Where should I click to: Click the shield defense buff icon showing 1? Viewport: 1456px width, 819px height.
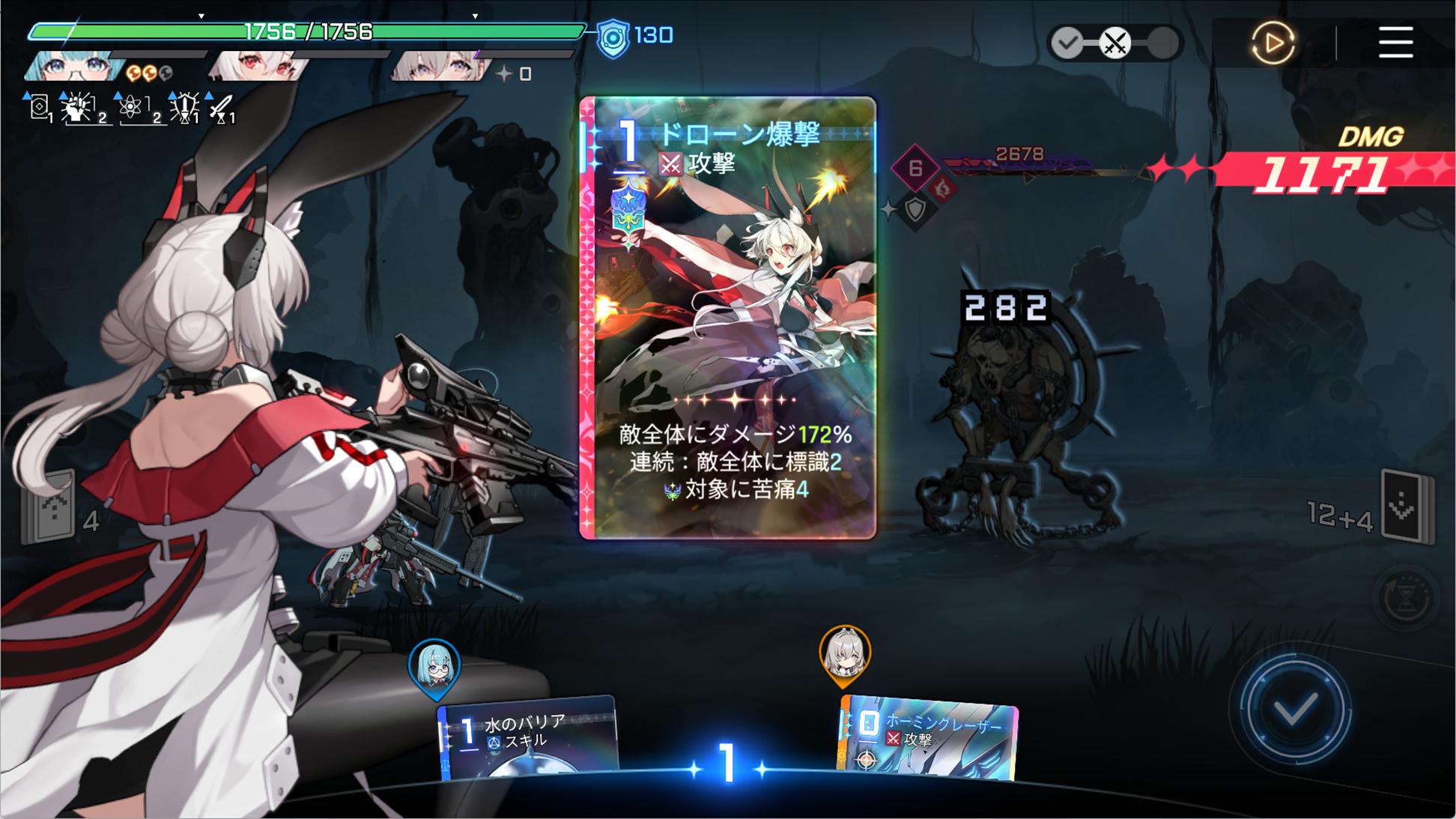click(183, 106)
